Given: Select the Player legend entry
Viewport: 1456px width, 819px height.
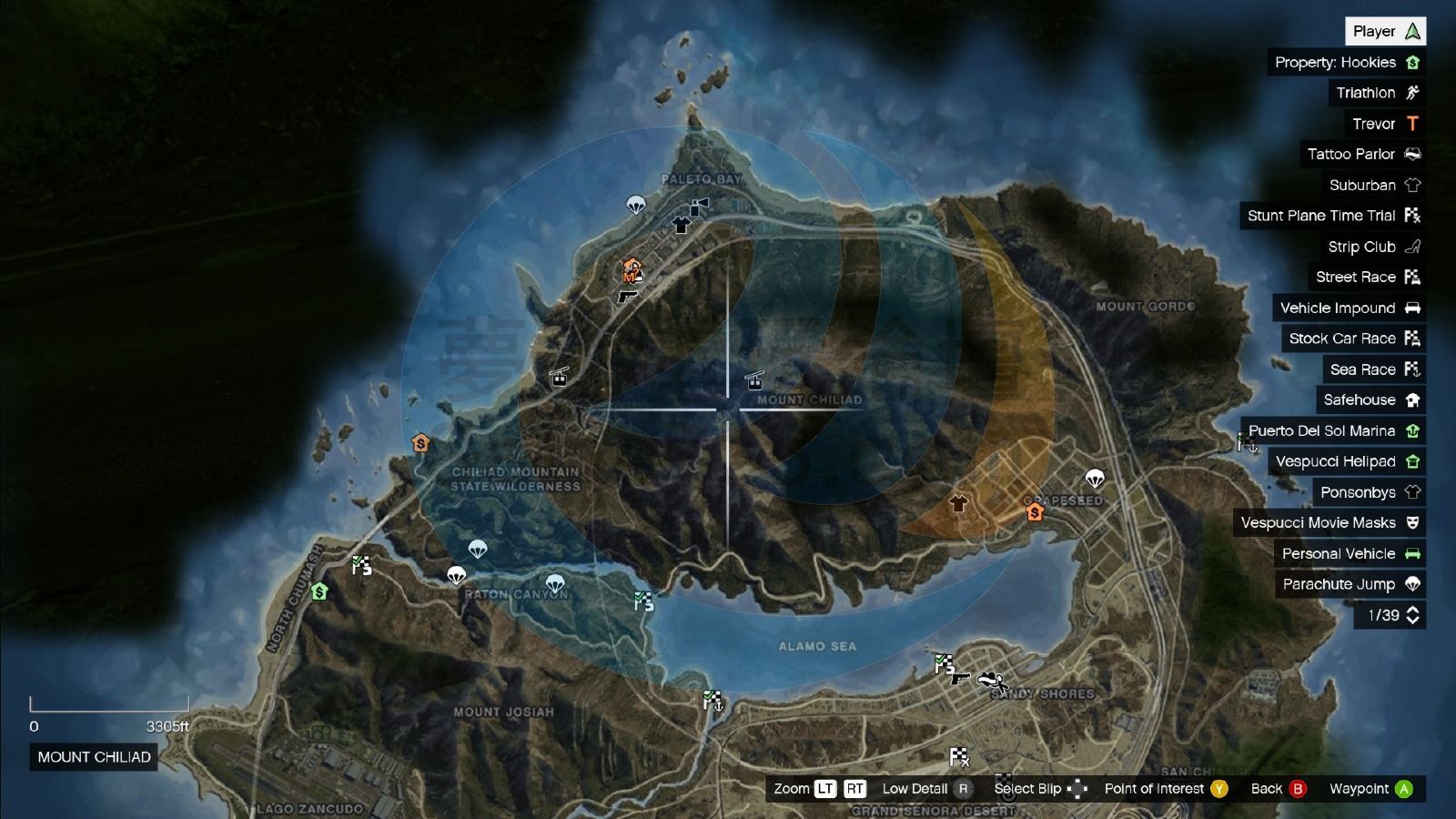Looking at the screenshot, I should tap(1385, 31).
